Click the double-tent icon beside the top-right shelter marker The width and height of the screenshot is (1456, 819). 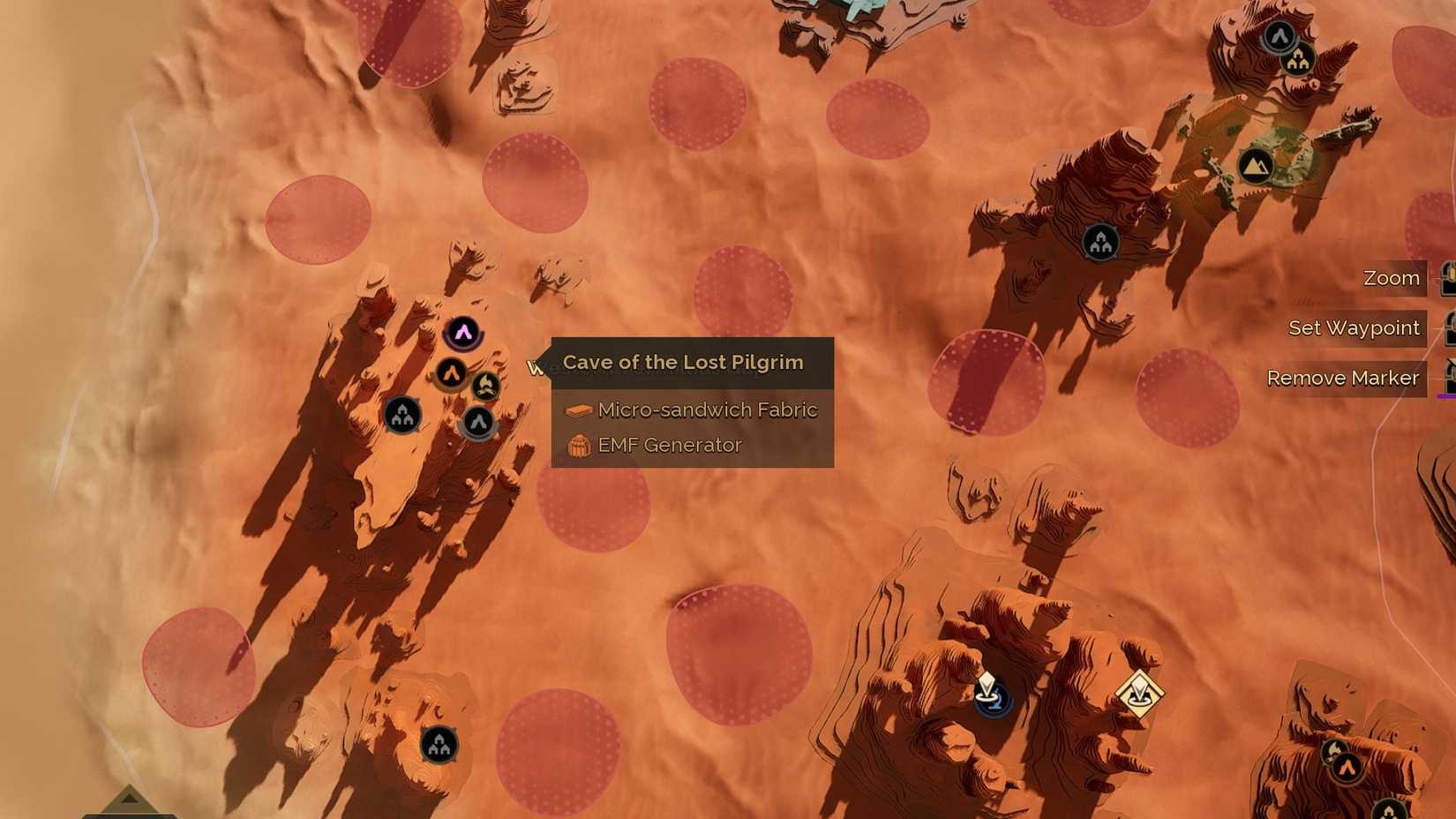coord(1297,62)
